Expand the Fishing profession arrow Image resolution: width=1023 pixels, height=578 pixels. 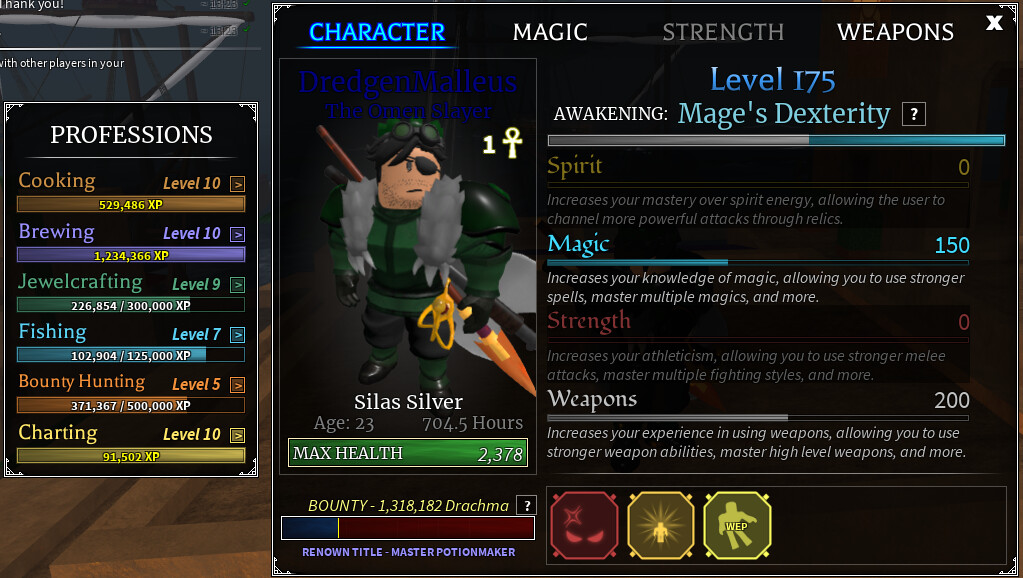(237, 335)
